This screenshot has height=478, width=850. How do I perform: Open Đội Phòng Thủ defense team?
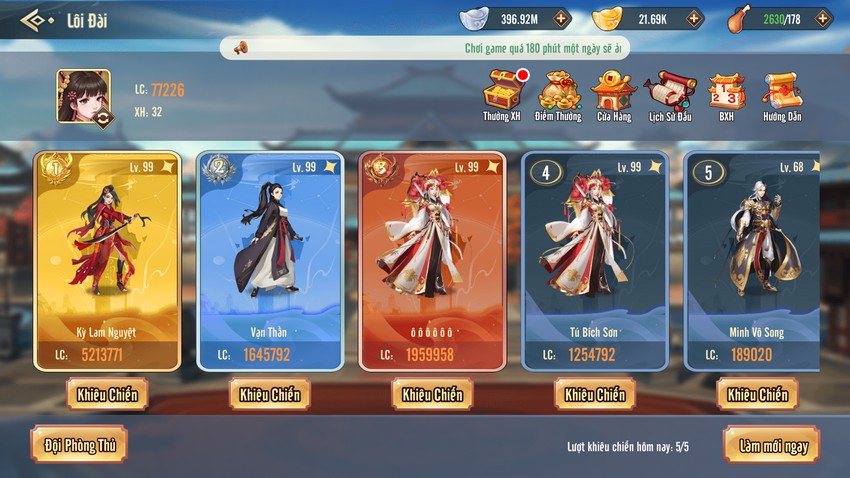79,444
